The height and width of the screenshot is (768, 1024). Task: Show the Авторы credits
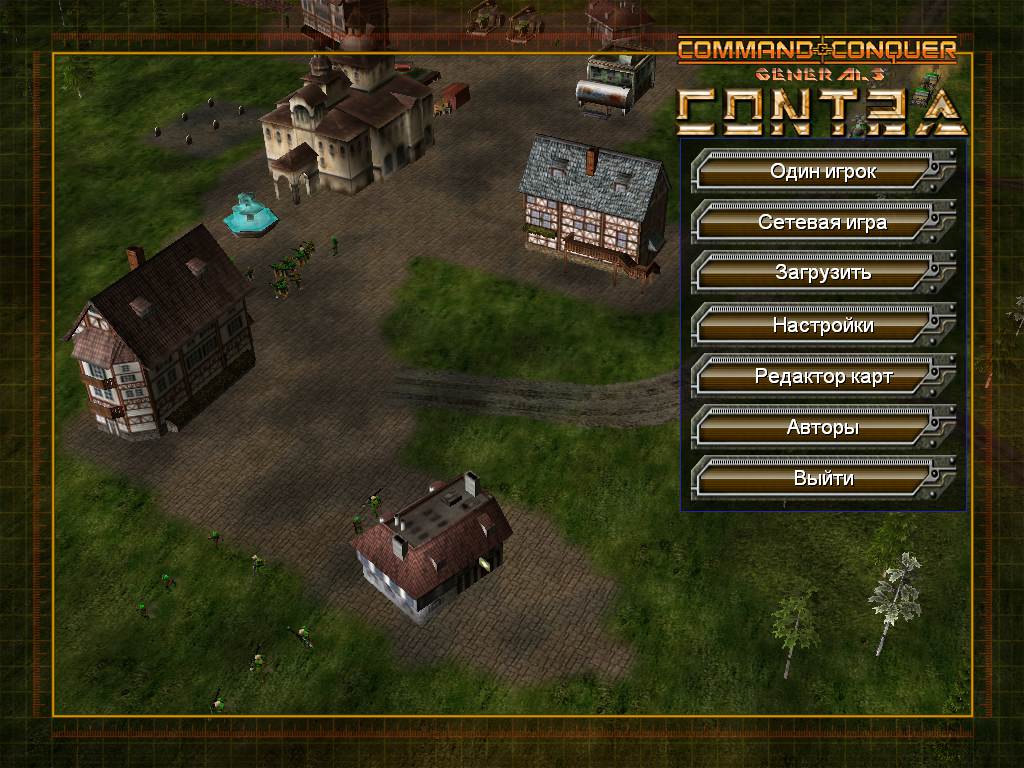(x=822, y=428)
